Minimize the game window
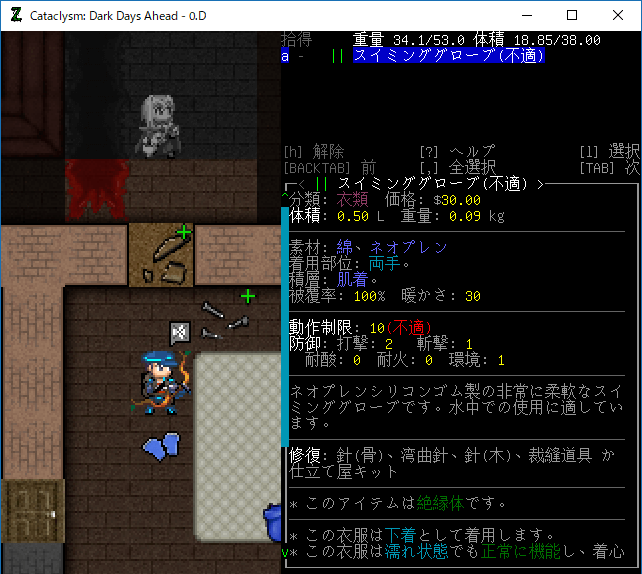642x574 pixels. click(526, 15)
